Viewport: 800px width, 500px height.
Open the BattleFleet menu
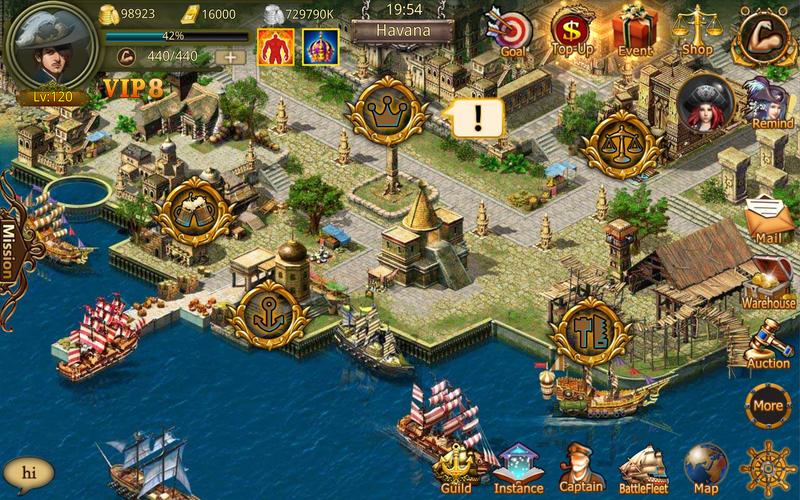tap(642, 467)
